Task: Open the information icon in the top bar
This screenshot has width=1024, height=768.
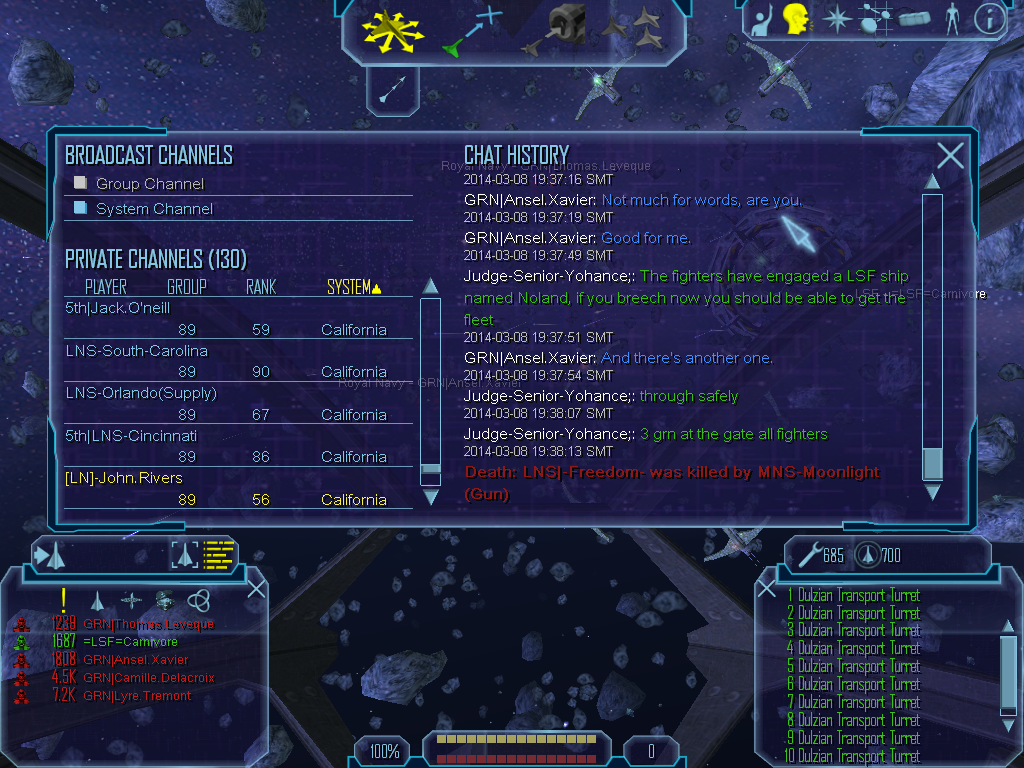Action: pyautogui.click(x=990, y=18)
